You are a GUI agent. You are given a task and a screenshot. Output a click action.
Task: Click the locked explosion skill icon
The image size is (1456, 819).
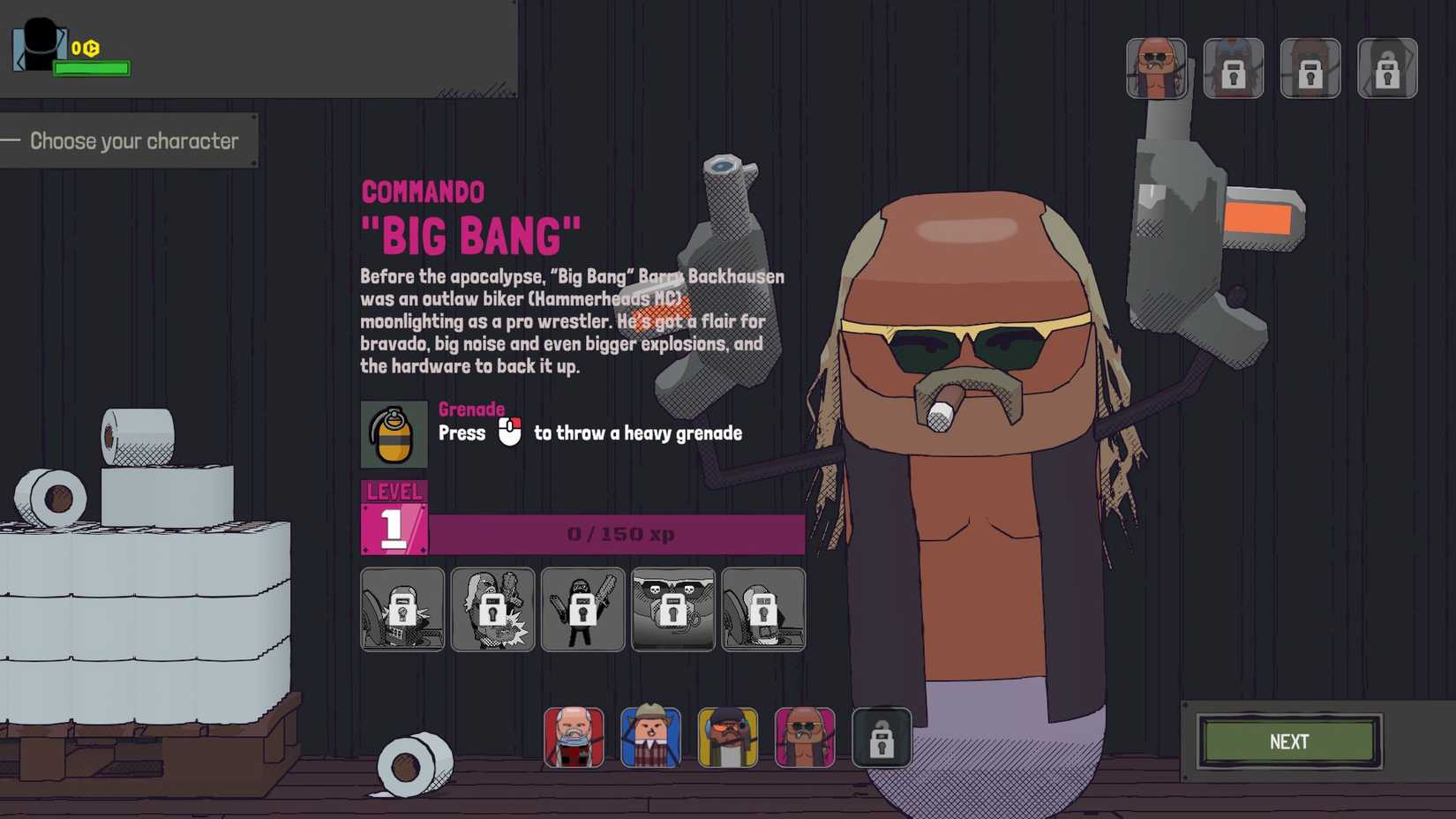[492, 609]
